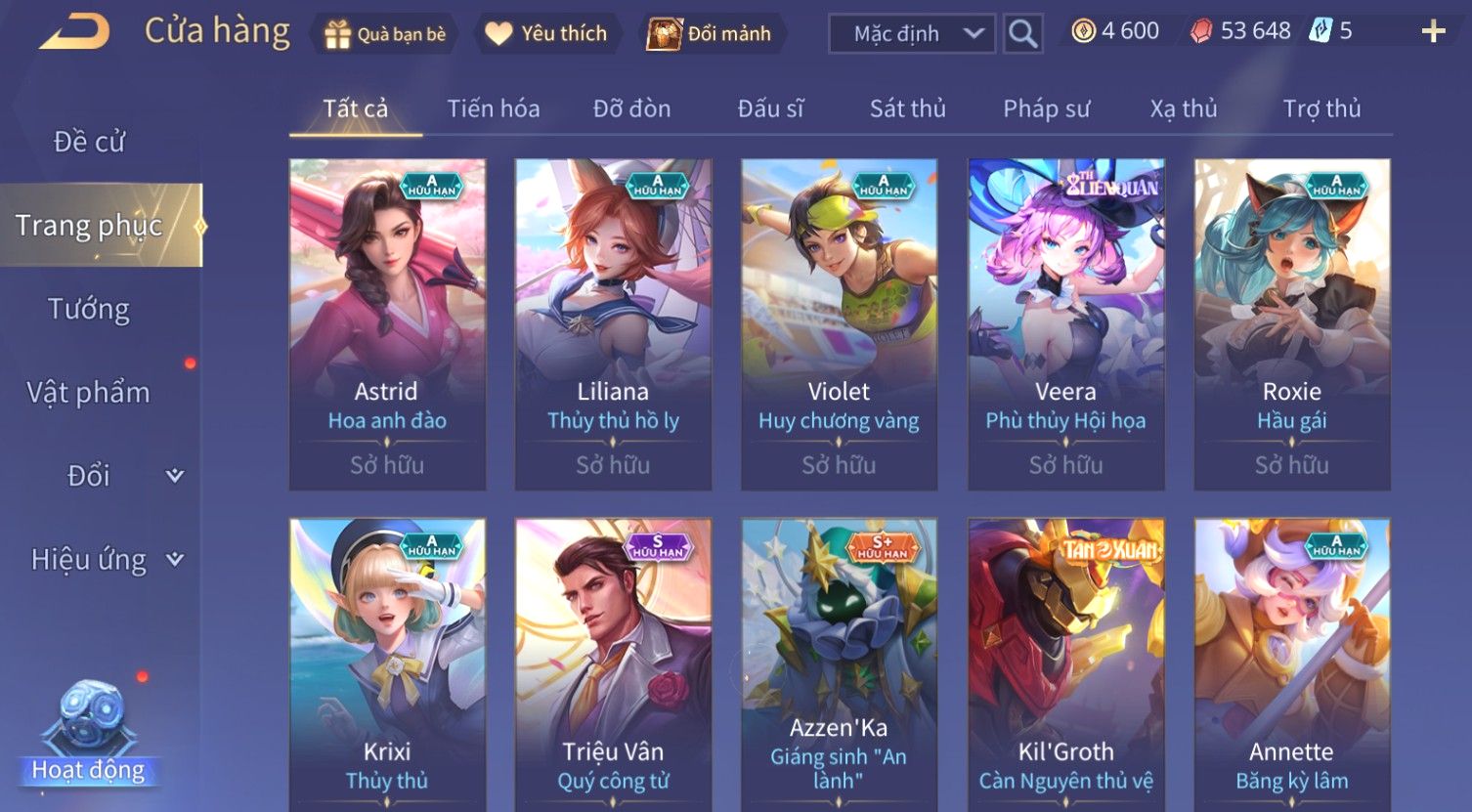Select the Astrid Hoa anh đào skin card
The height and width of the screenshot is (812, 1472).
click(x=387, y=323)
